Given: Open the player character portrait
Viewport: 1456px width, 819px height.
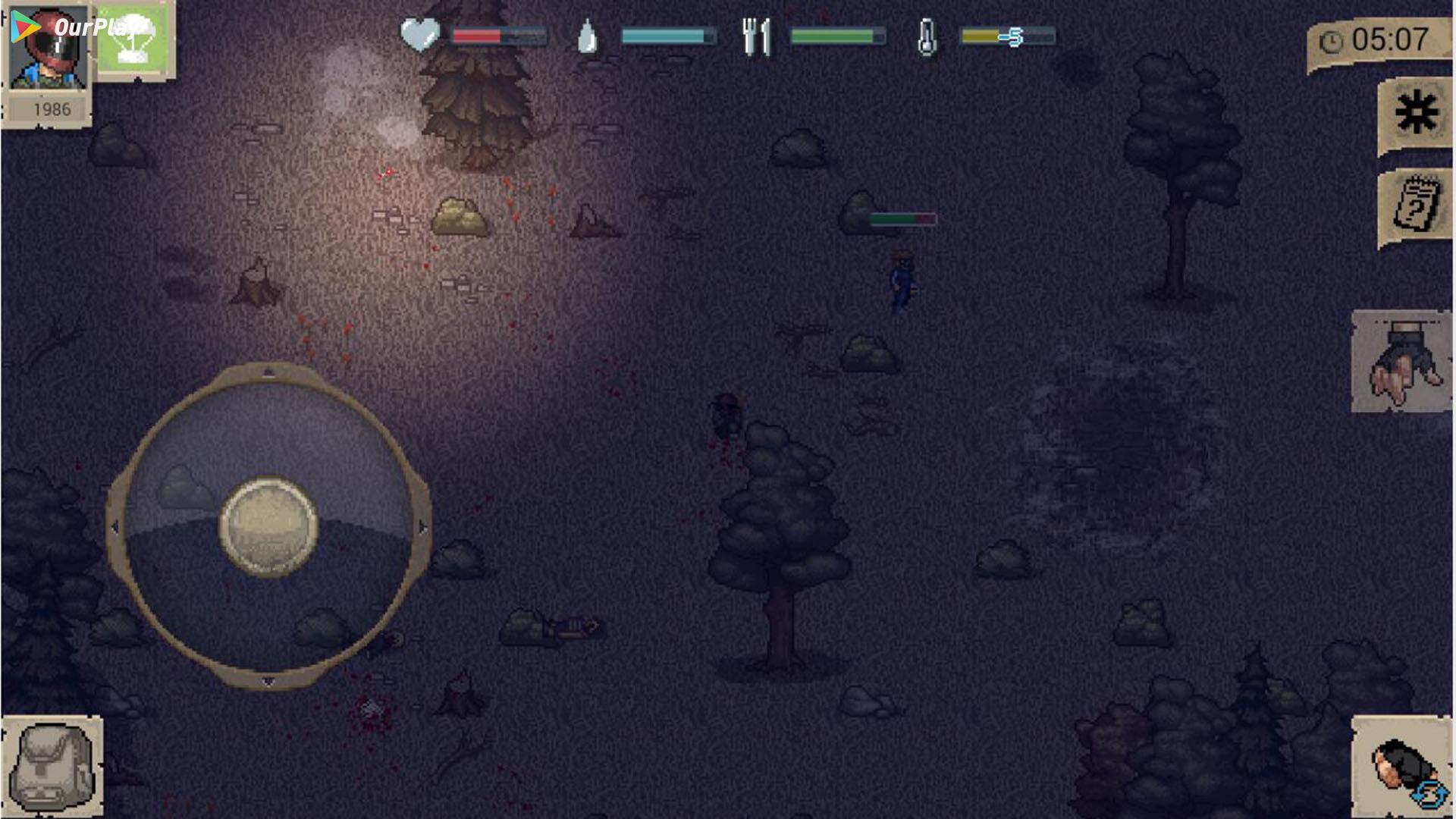Looking at the screenshot, I should pos(47,49).
